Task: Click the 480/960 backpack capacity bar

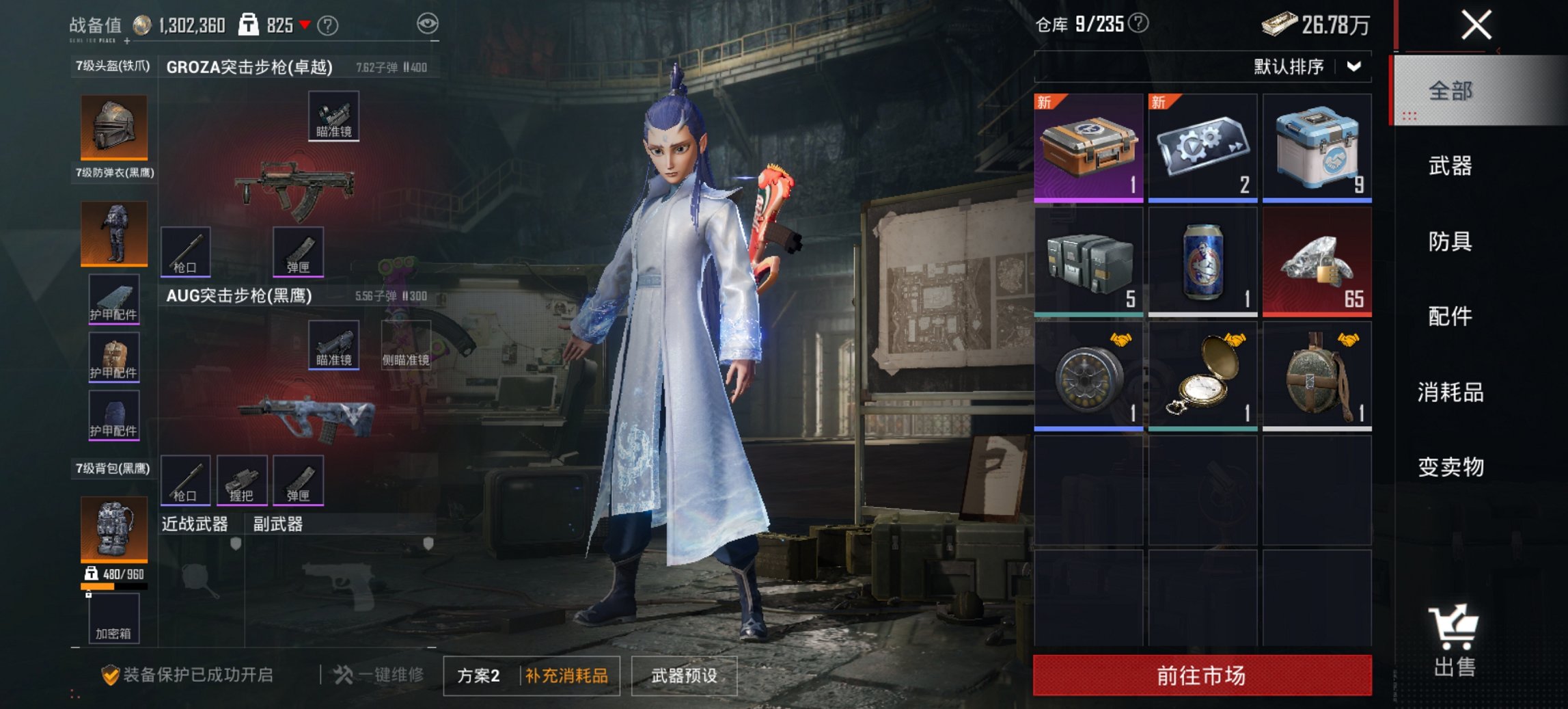Action: 113,587
